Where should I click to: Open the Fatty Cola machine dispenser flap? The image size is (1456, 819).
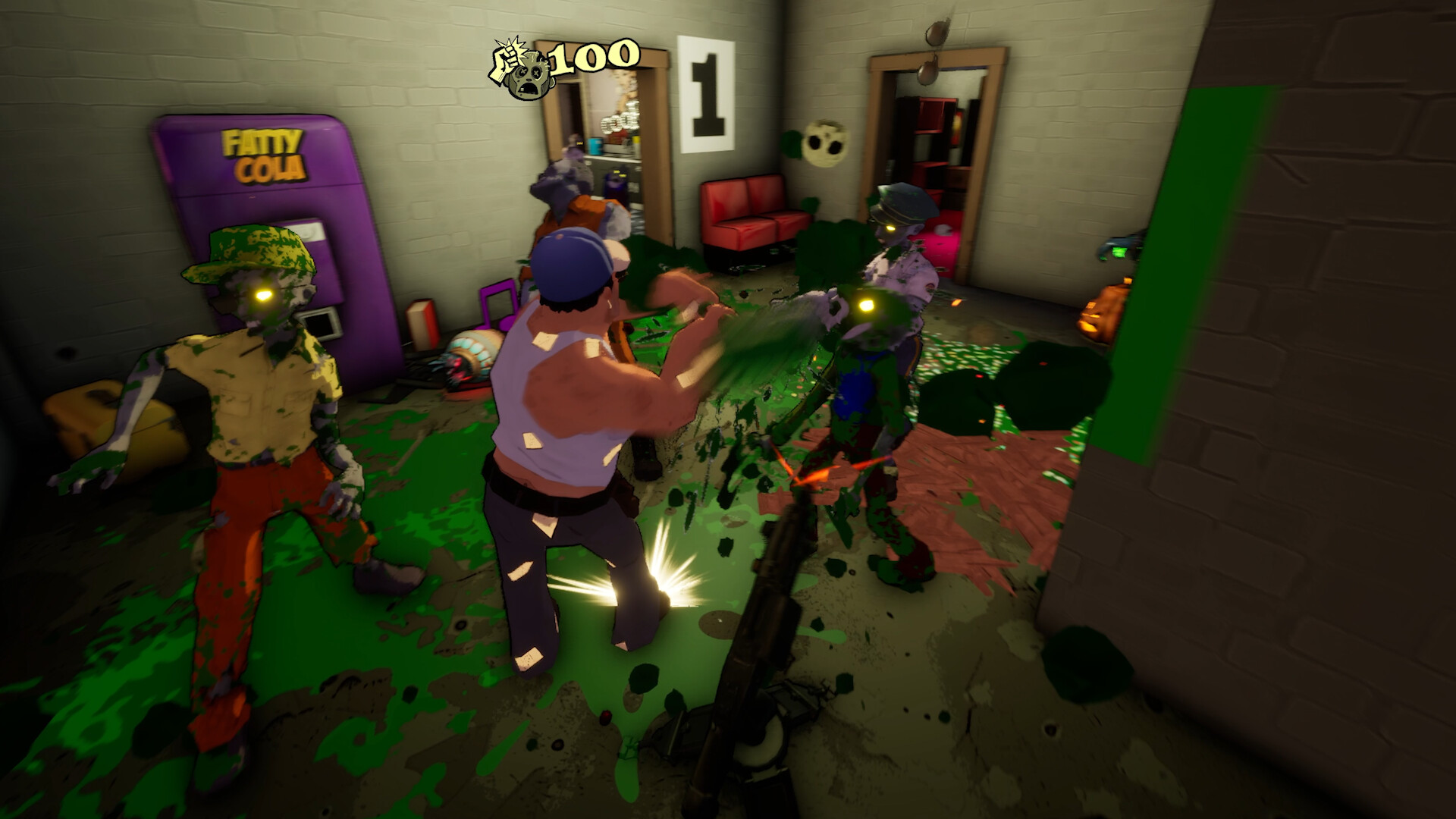(x=318, y=322)
